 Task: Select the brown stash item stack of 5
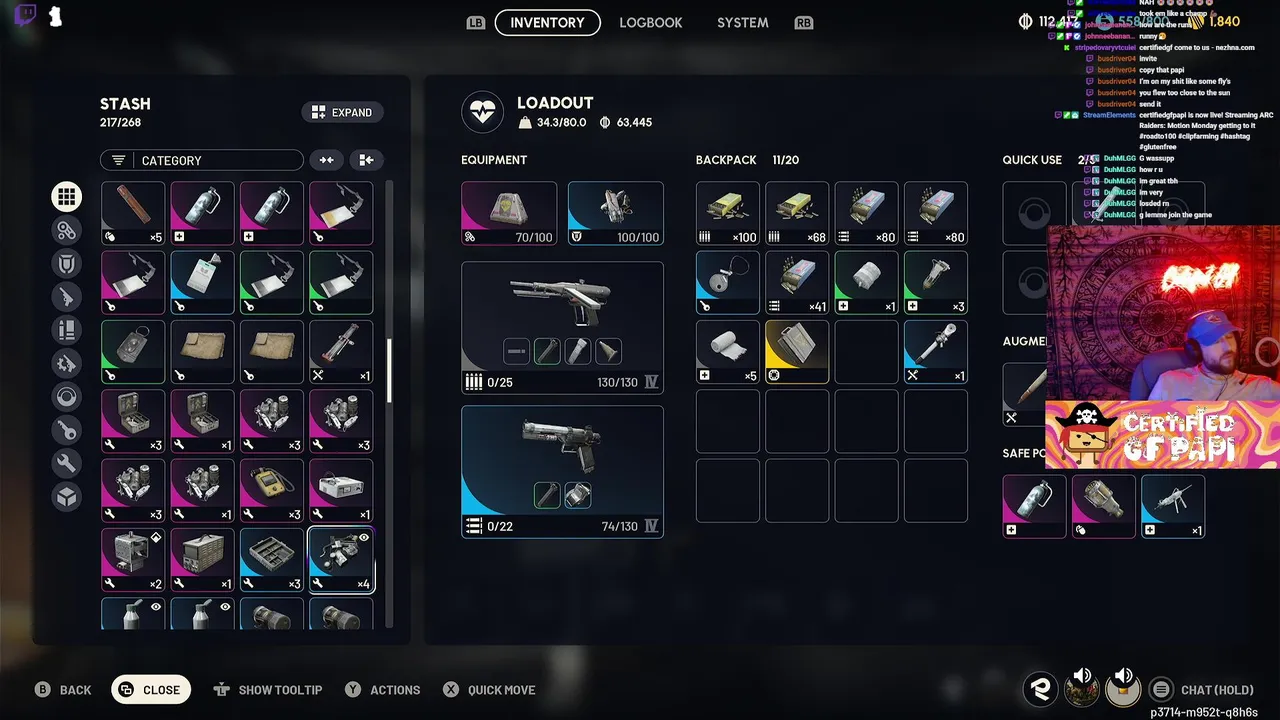pos(133,213)
